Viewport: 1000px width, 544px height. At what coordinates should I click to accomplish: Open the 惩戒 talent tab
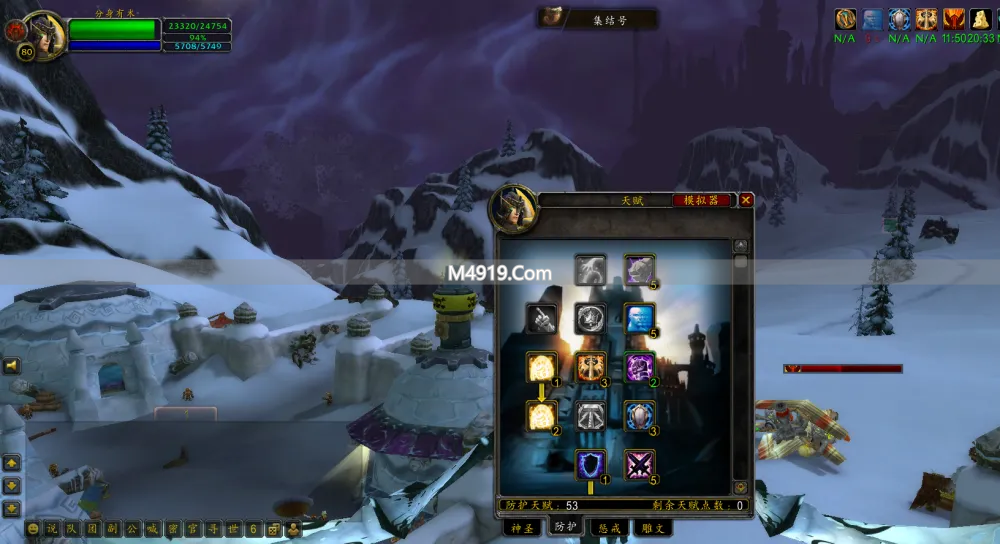pyautogui.click(x=607, y=527)
